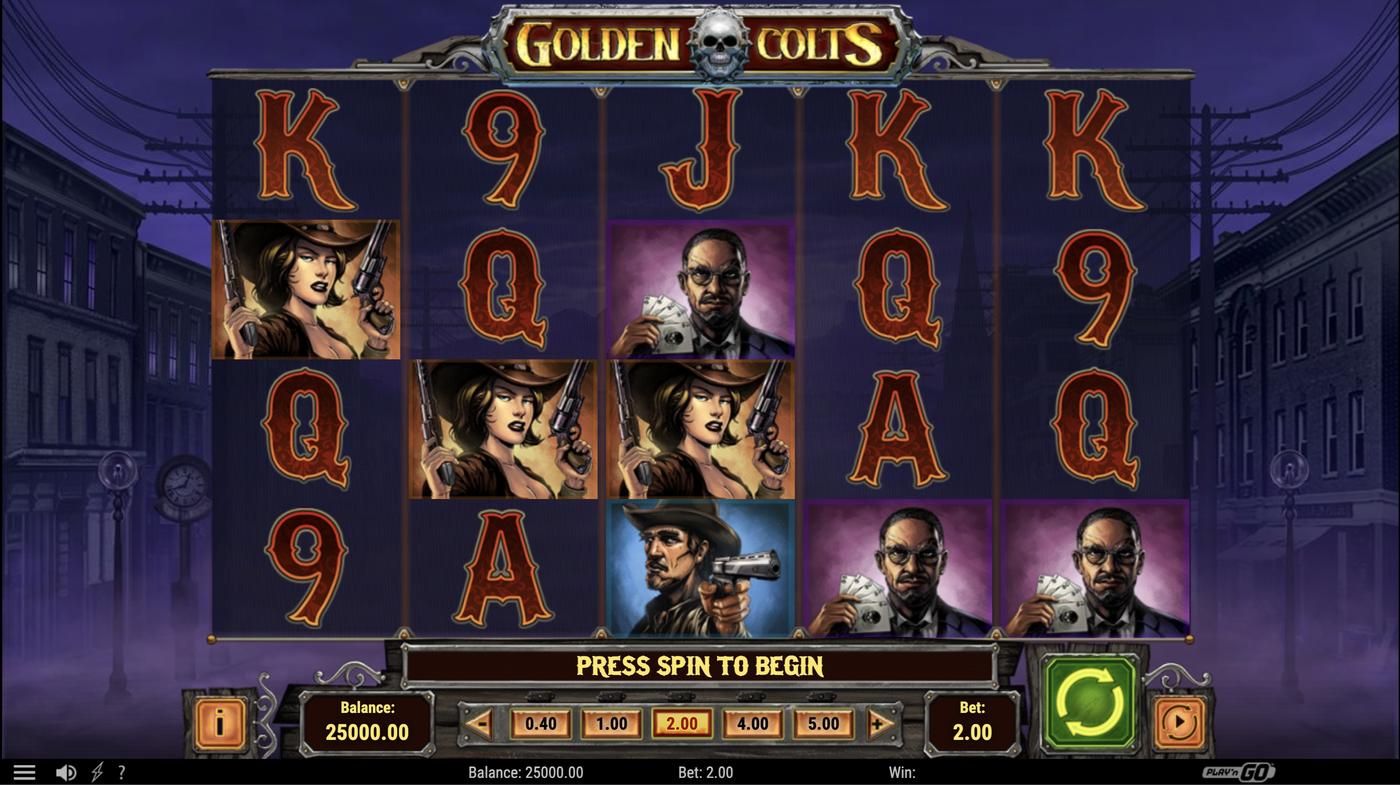Screen dimensions: 1400x785
Task: Open the help with the question mark icon
Action: coord(121,770)
